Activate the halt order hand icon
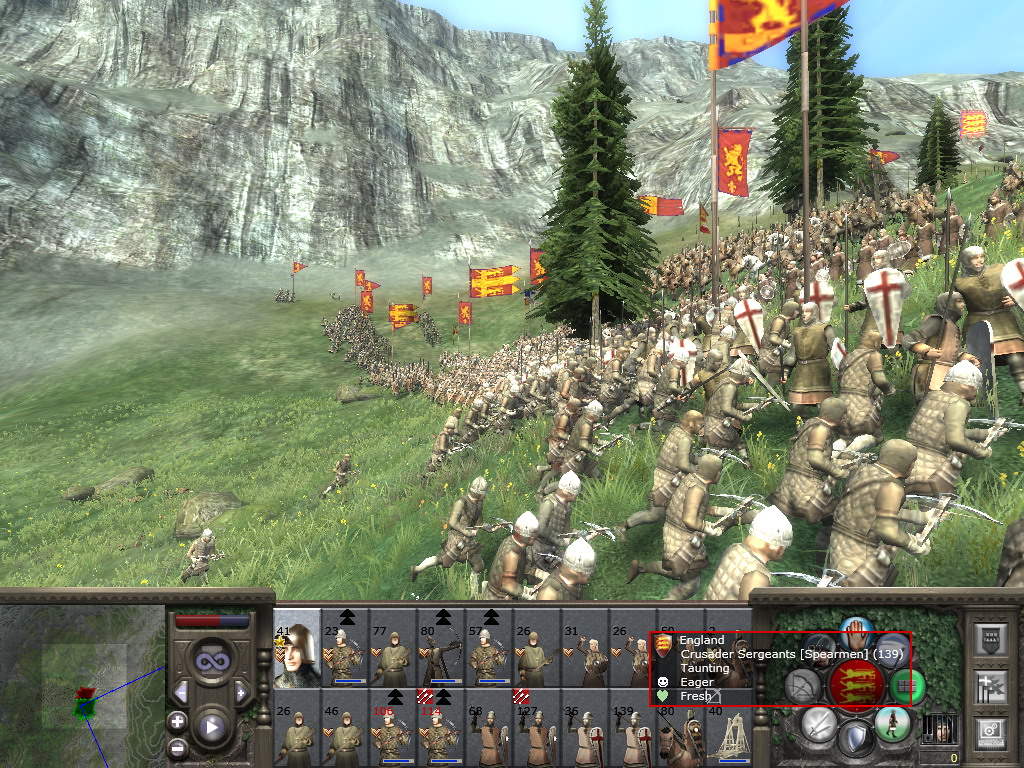Image resolution: width=1024 pixels, height=768 pixels. point(856,634)
